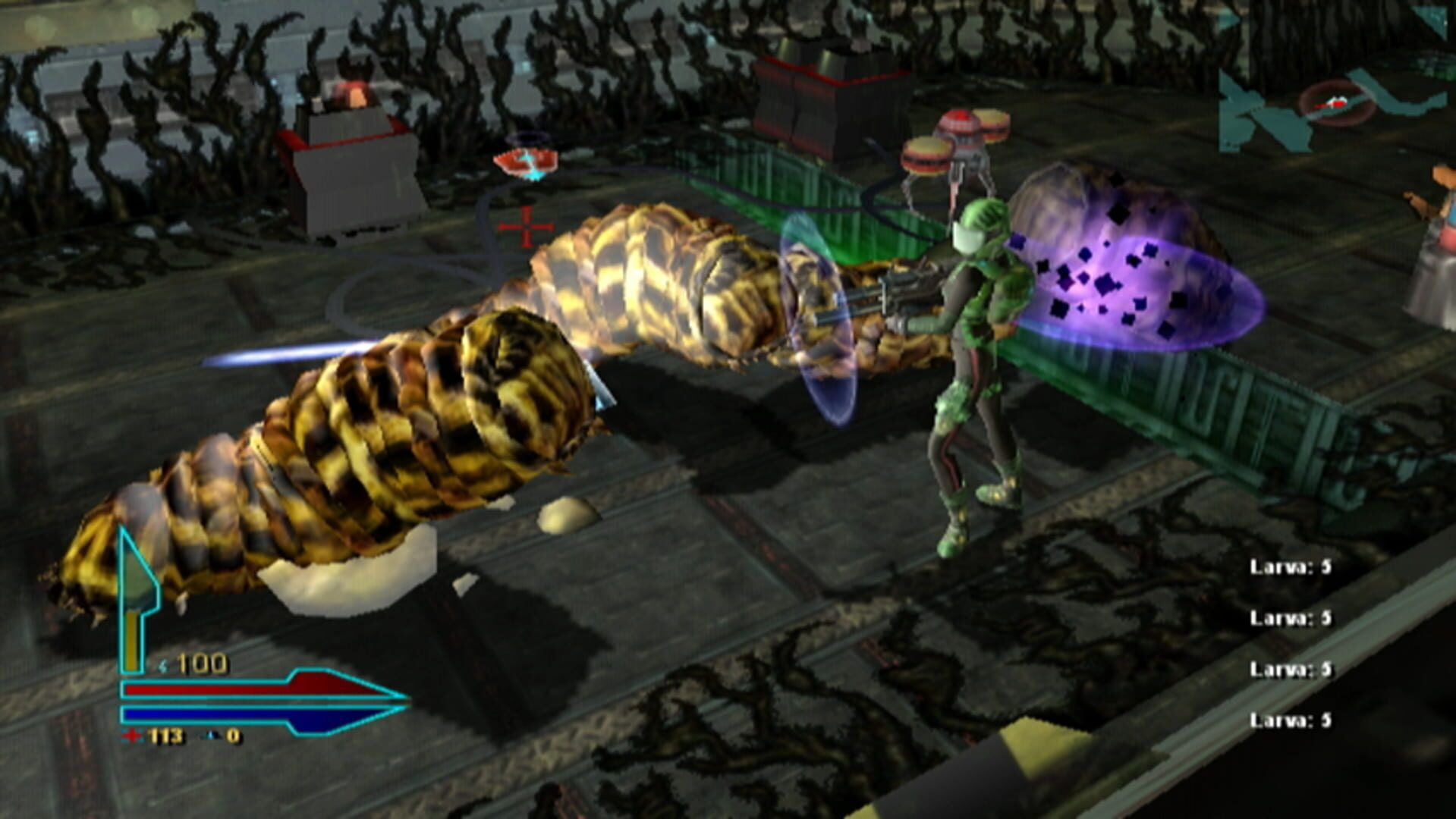Click the player blip on the minimap

[x=1337, y=102]
